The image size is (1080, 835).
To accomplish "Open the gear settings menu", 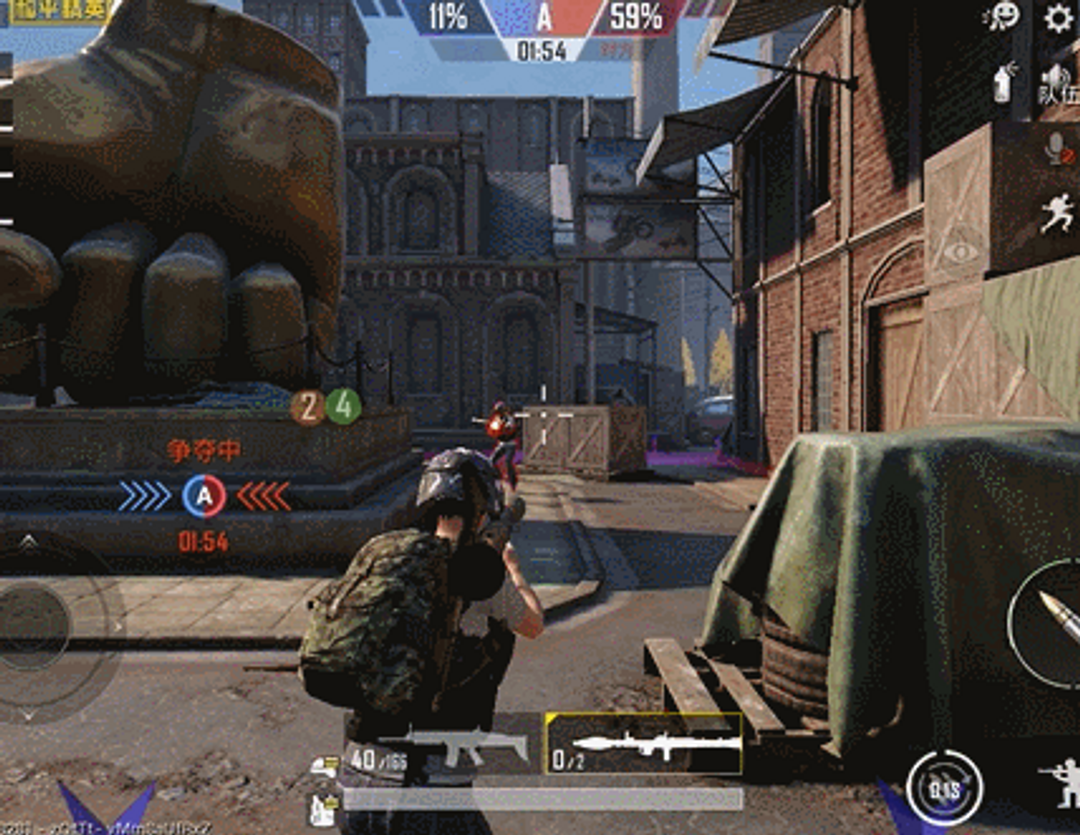I will (1057, 18).
